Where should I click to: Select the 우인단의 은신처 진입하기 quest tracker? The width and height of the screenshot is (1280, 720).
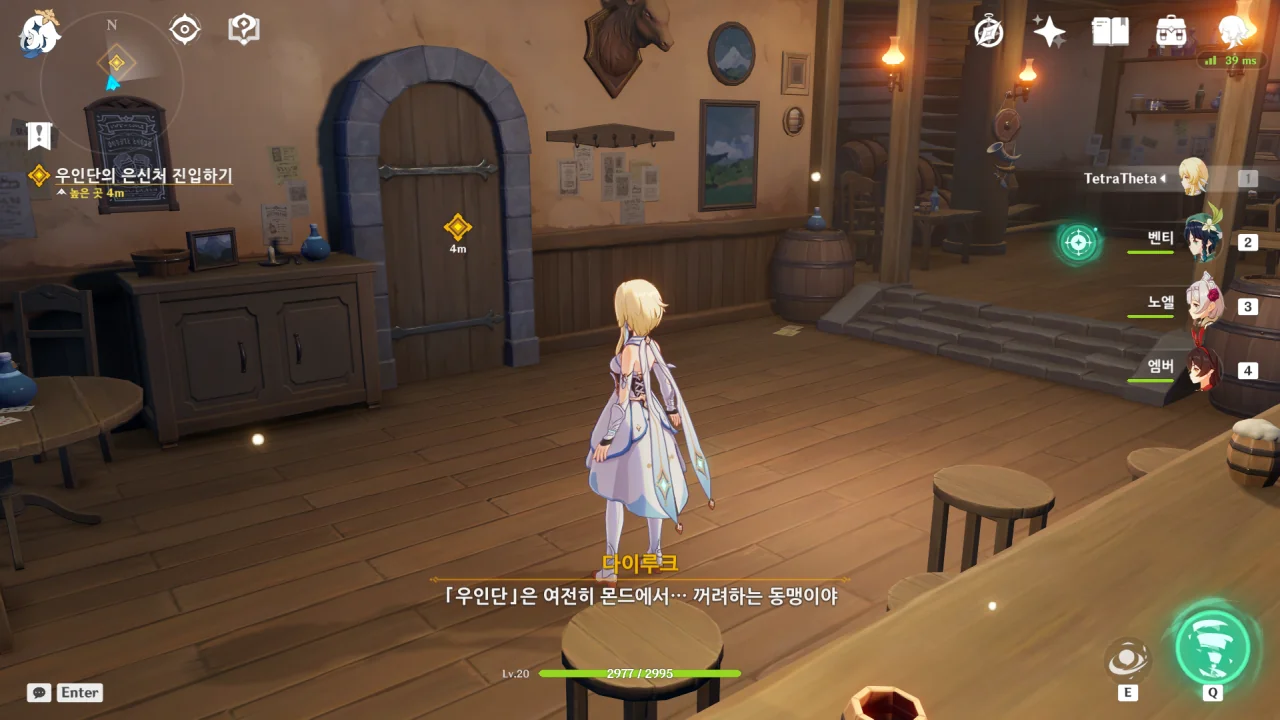click(x=143, y=176)
